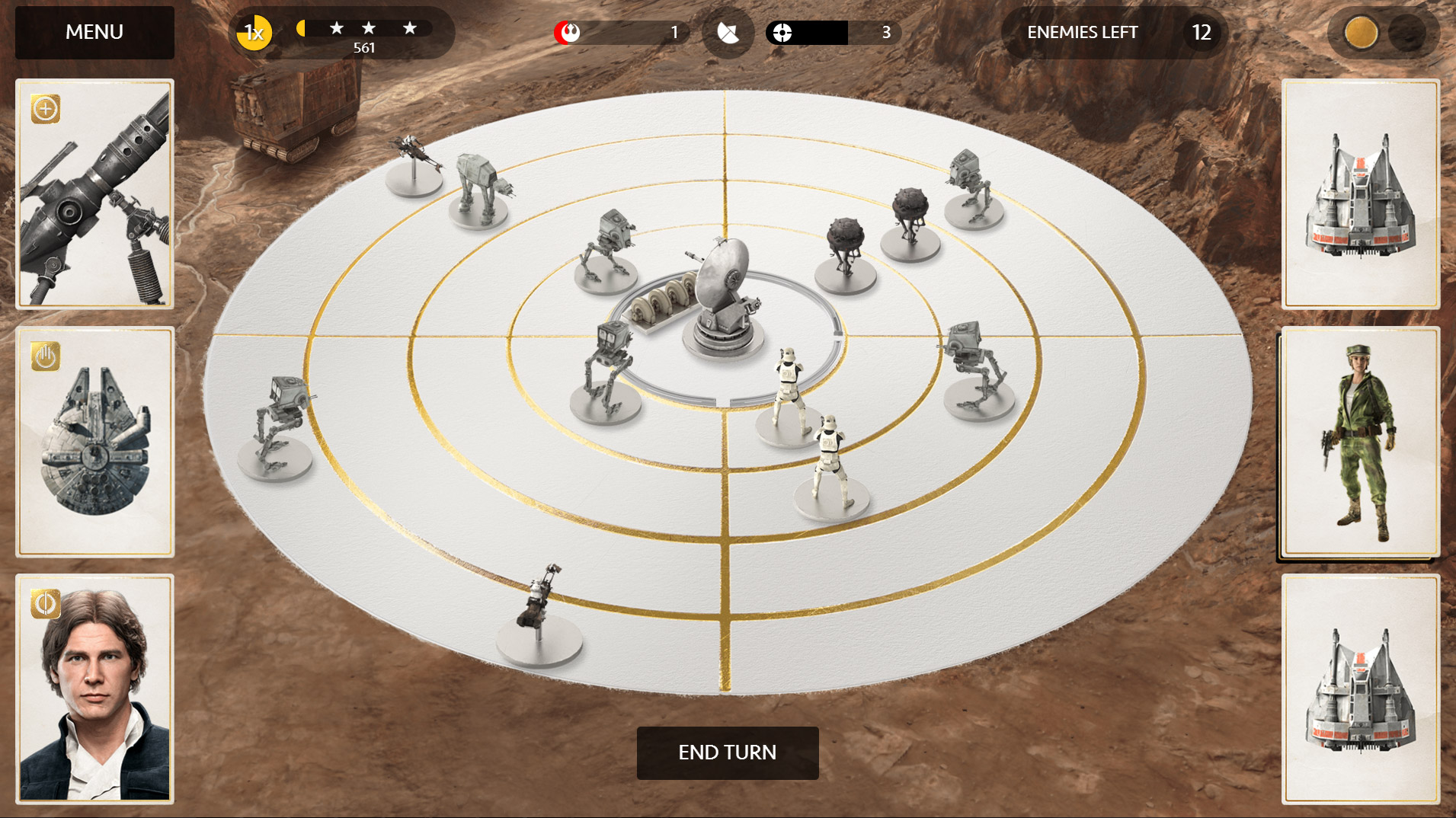Click the 561 points score display
This screenshot has width=1456, height=818.
(364, 48)
